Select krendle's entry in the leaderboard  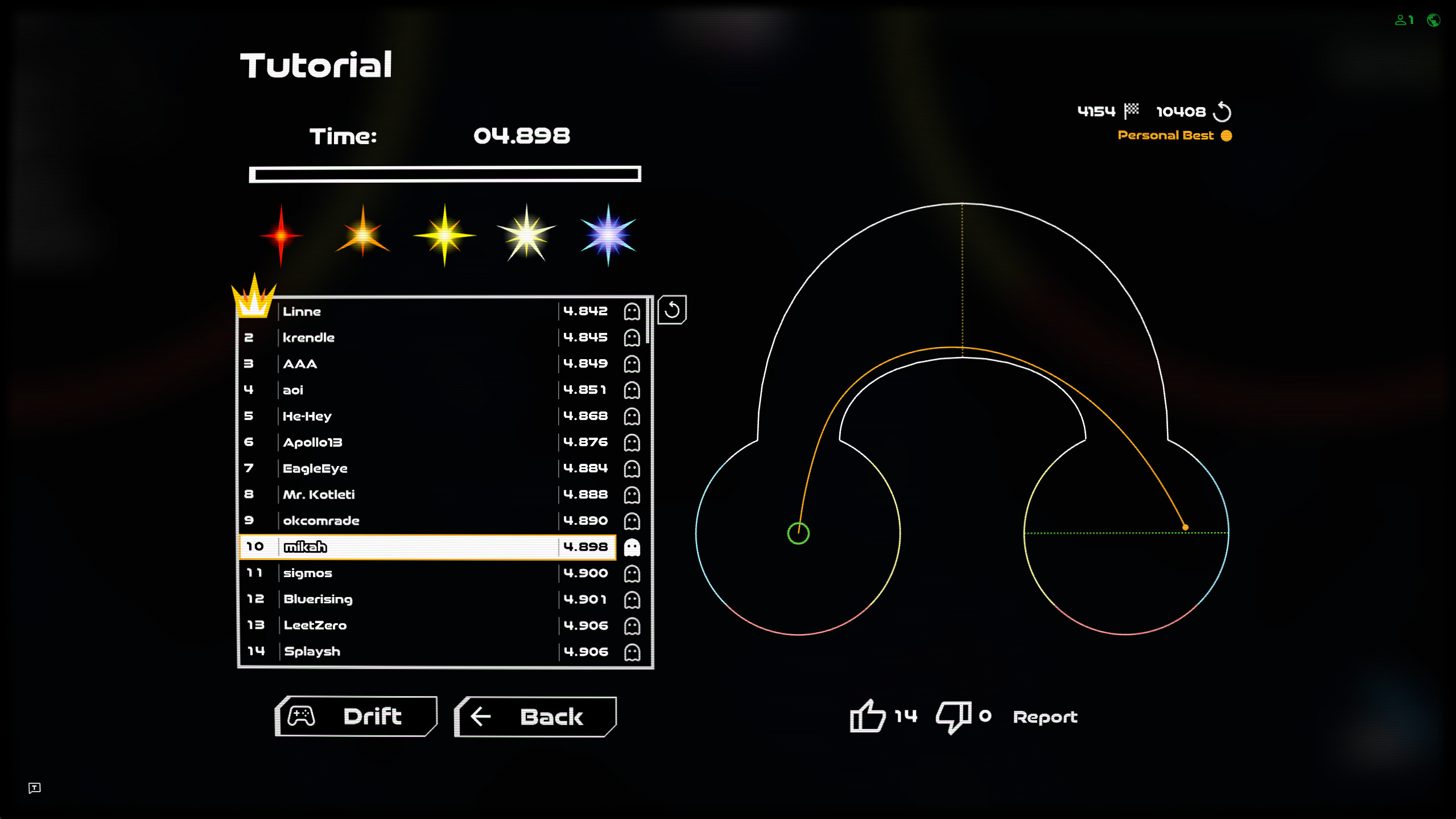click(x=398, y=337)
